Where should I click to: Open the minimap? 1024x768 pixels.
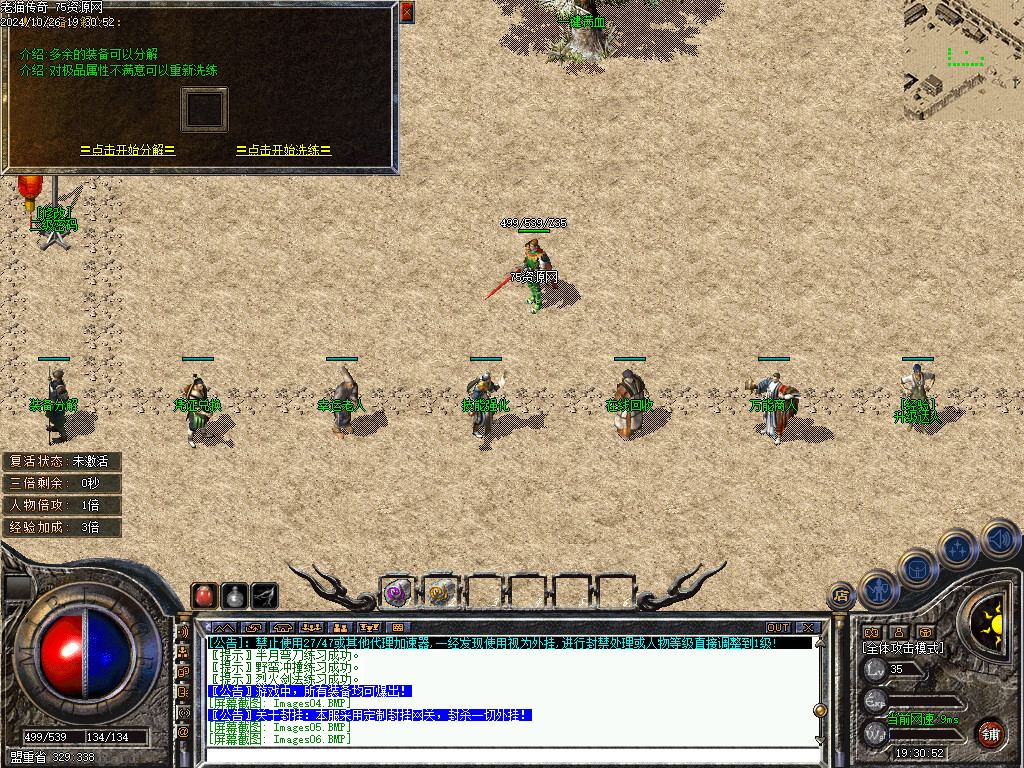tap(963, 60)
